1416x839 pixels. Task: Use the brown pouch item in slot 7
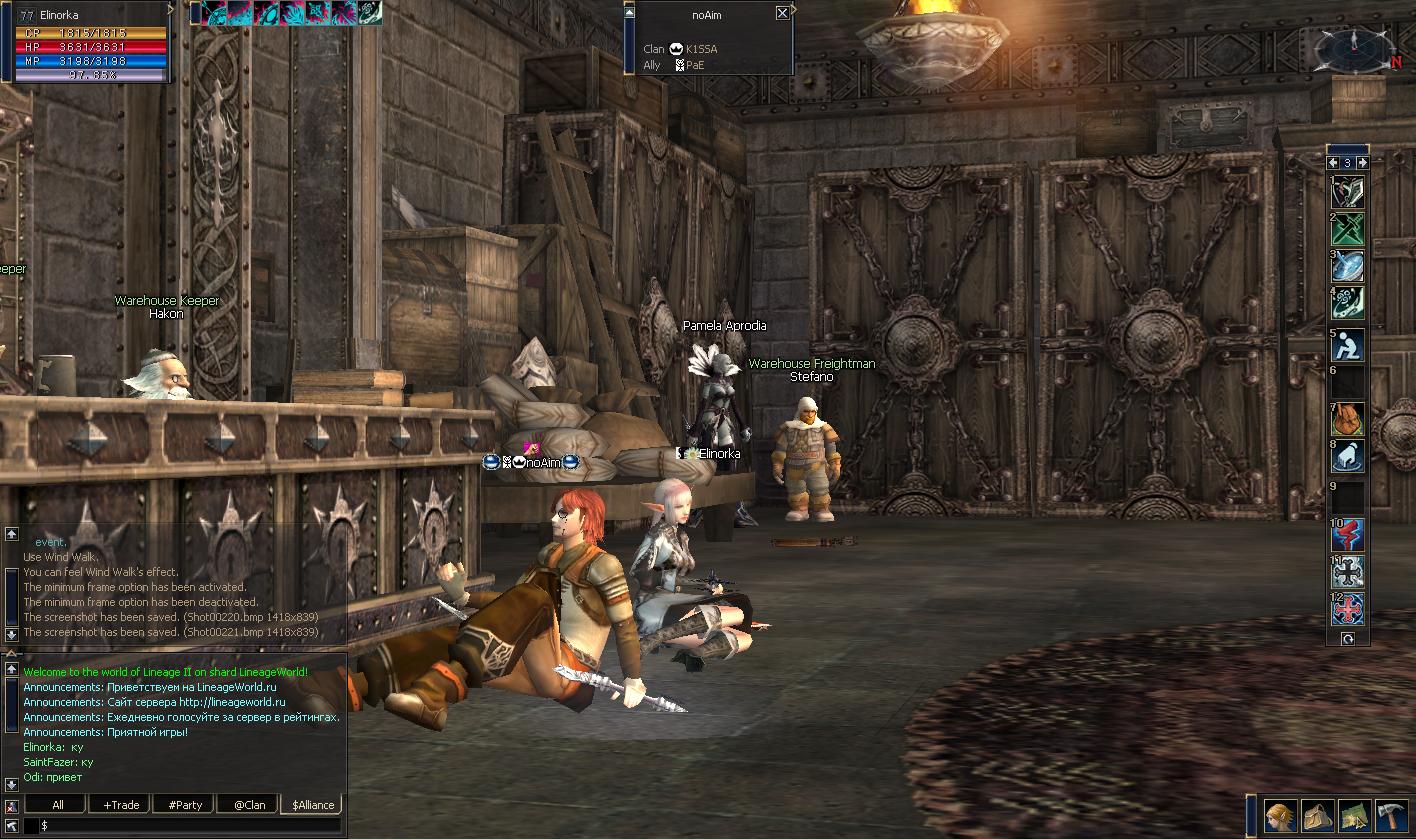(1347, 418)
